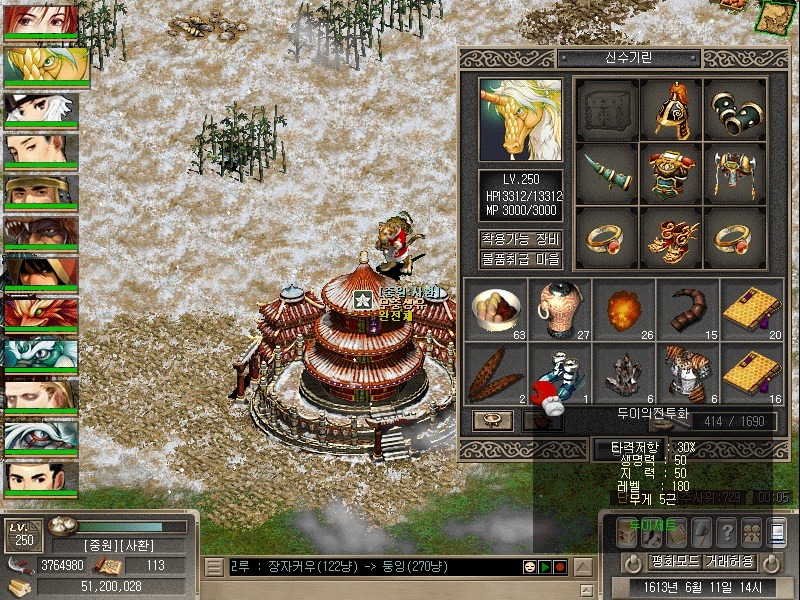Select the equipped red boots slot

tap(671, 236)
